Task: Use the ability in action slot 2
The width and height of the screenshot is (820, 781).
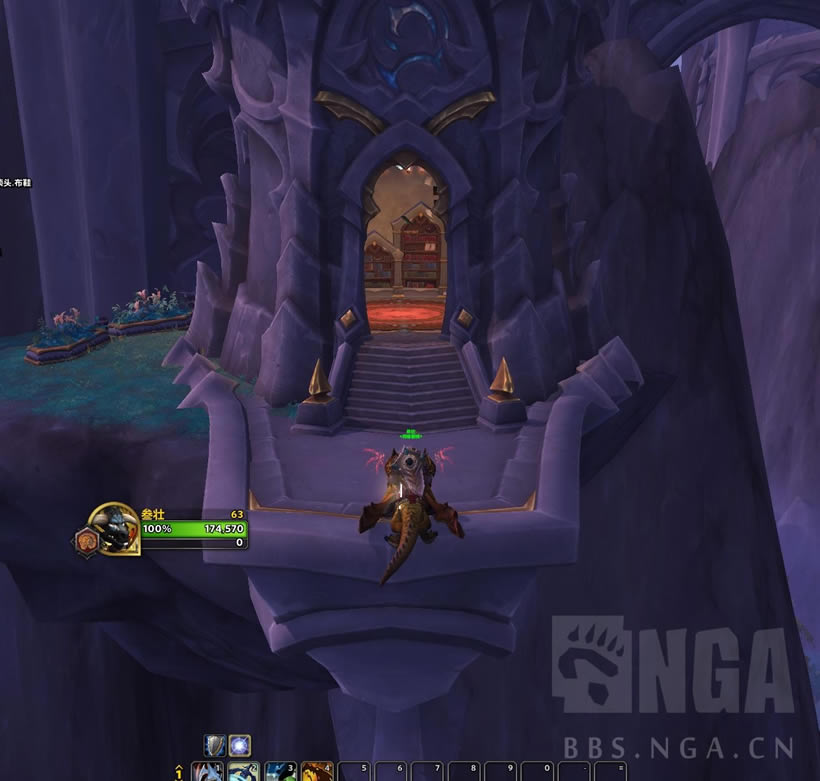Action: 244,772
